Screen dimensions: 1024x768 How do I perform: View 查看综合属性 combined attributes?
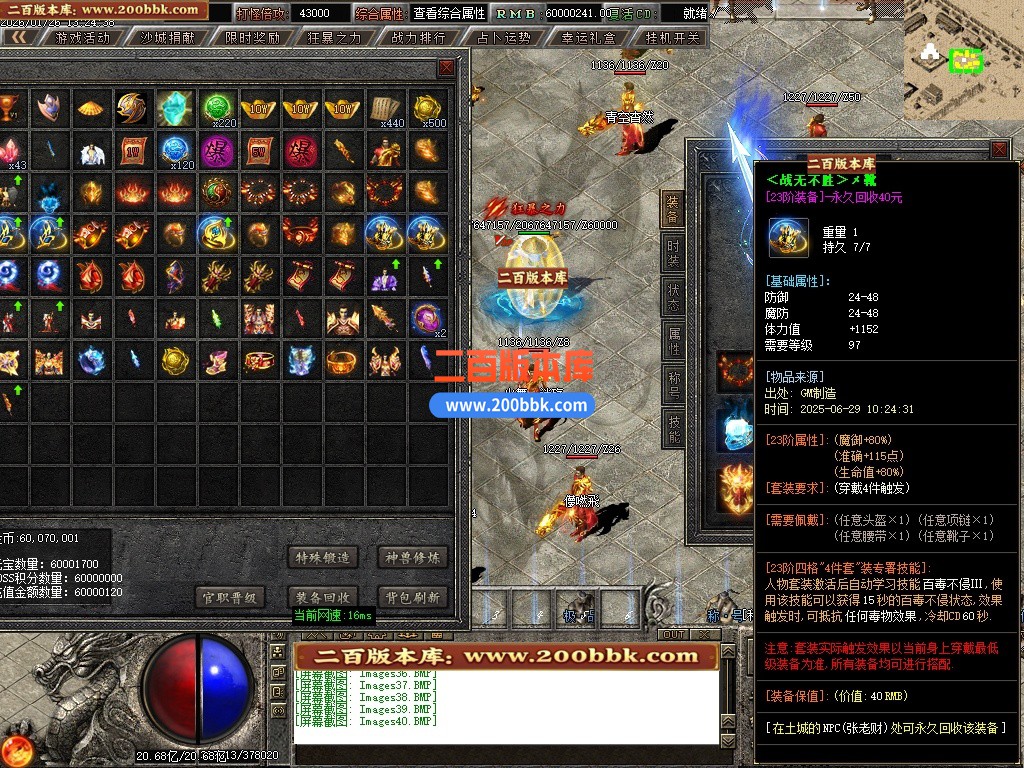click(449, 14)
